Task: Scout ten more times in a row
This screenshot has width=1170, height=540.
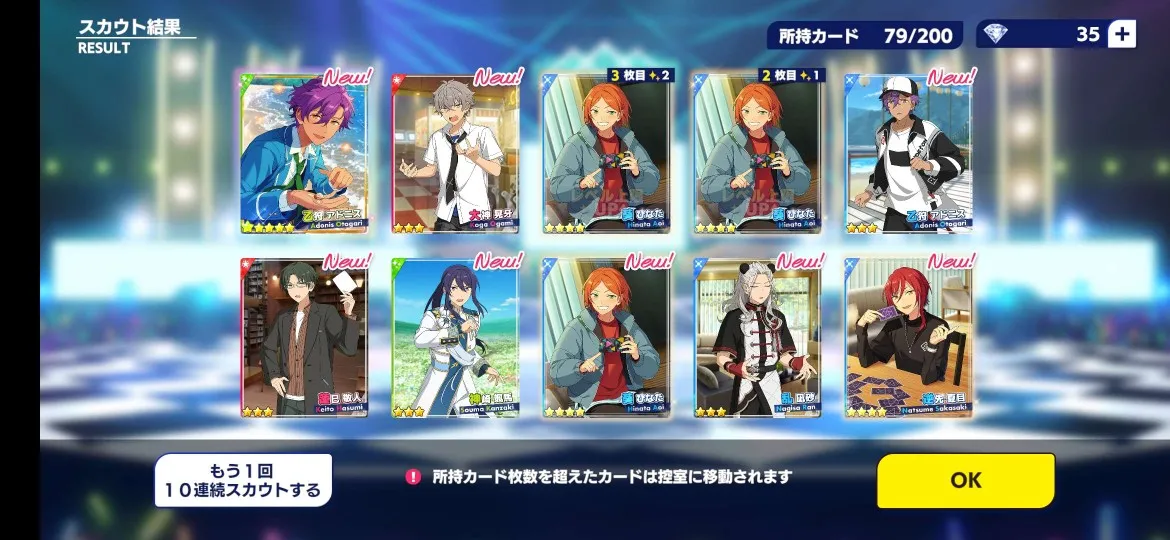Action: point(243,480)
